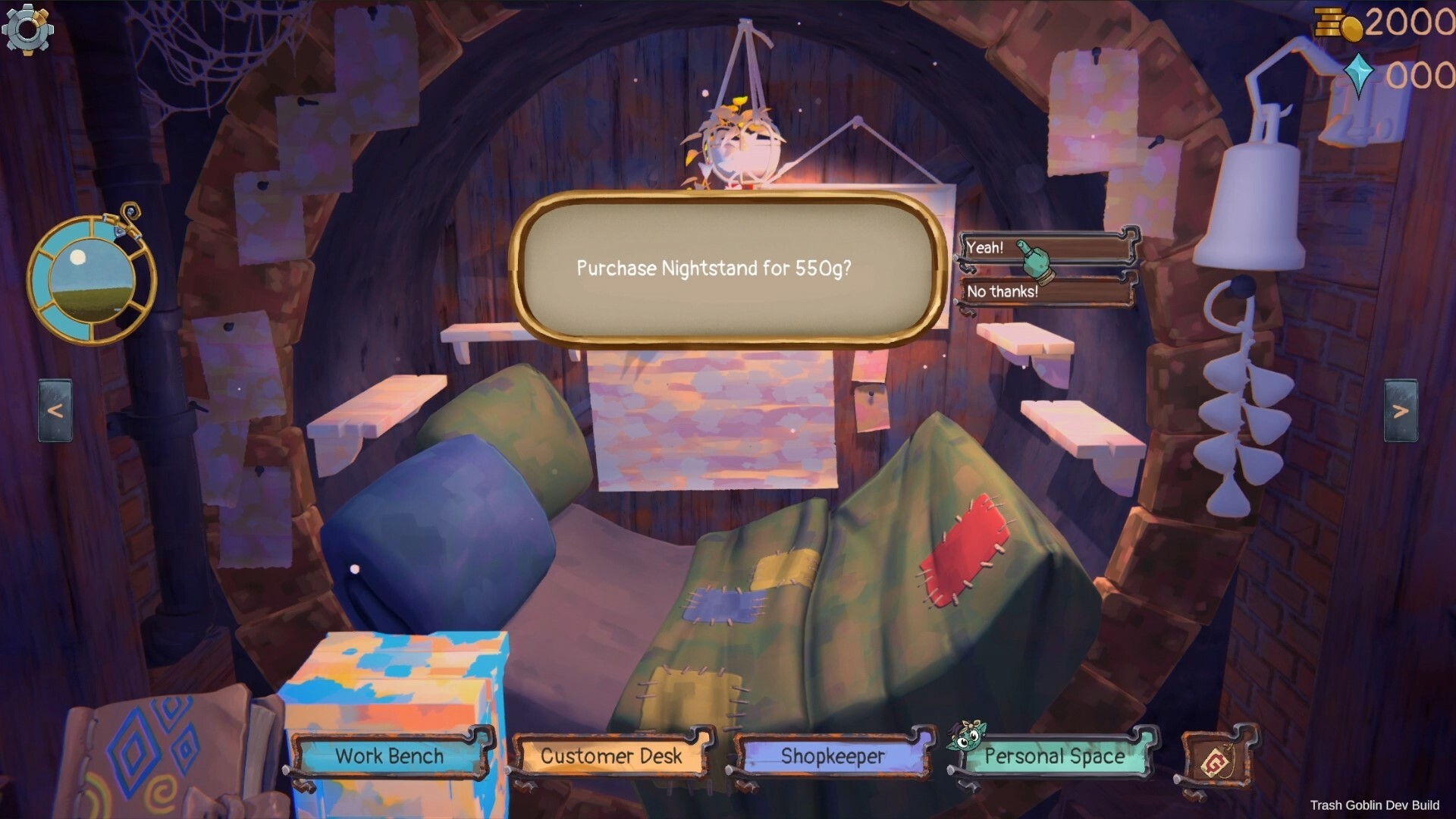Switch to the Work Bench tab
The width and height of the screenshot is (1456, 819).
coord(391,756)
